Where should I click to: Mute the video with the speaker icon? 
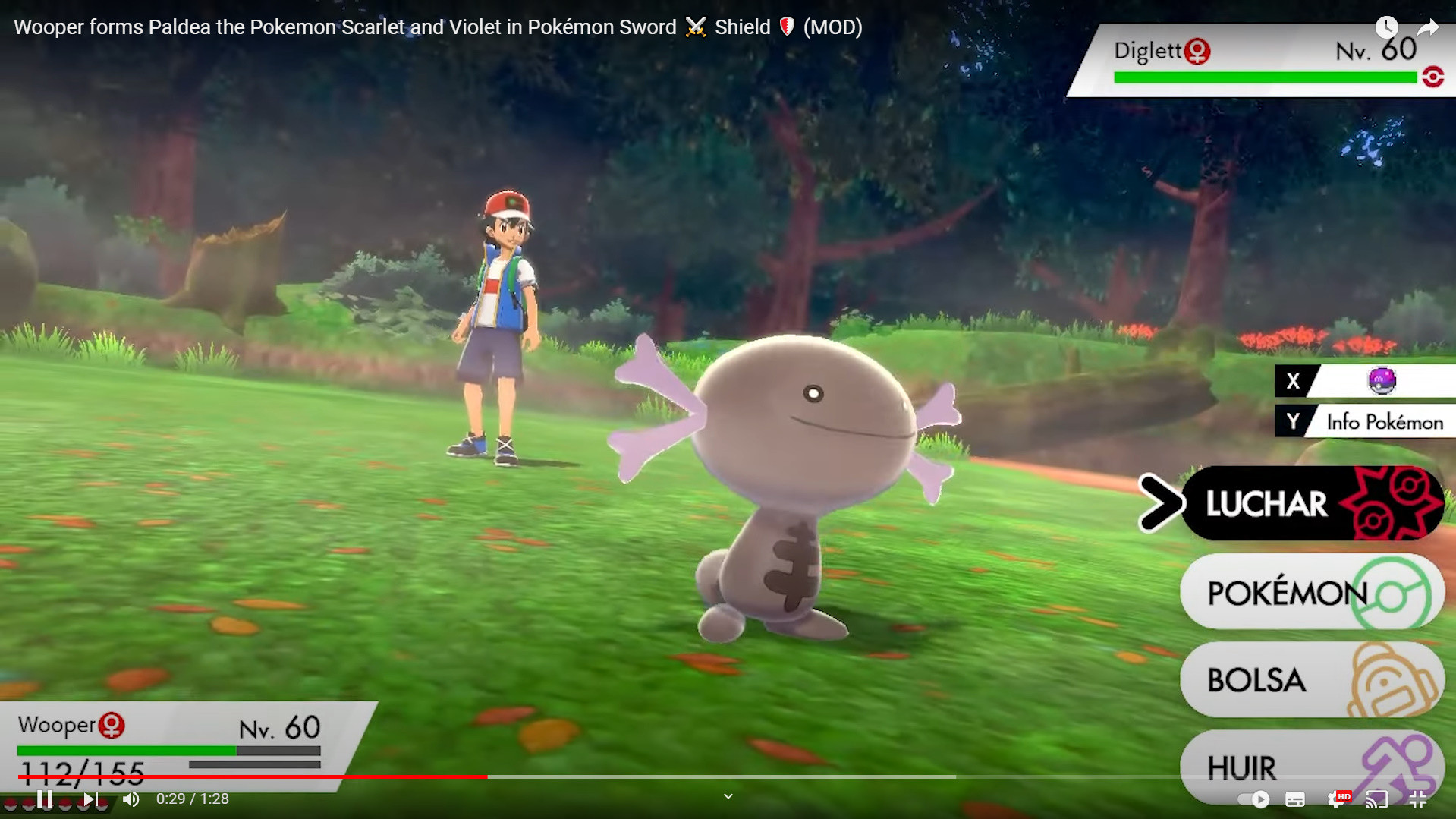point(132,799)
